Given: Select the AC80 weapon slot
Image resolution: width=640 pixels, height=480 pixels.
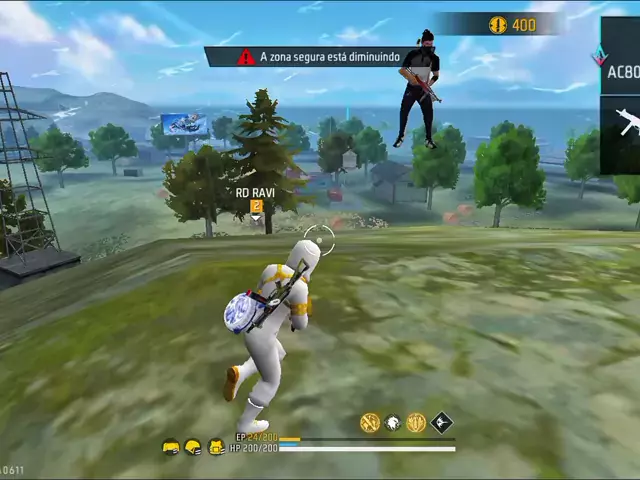Looking at the screenshot, I should 621,69.
